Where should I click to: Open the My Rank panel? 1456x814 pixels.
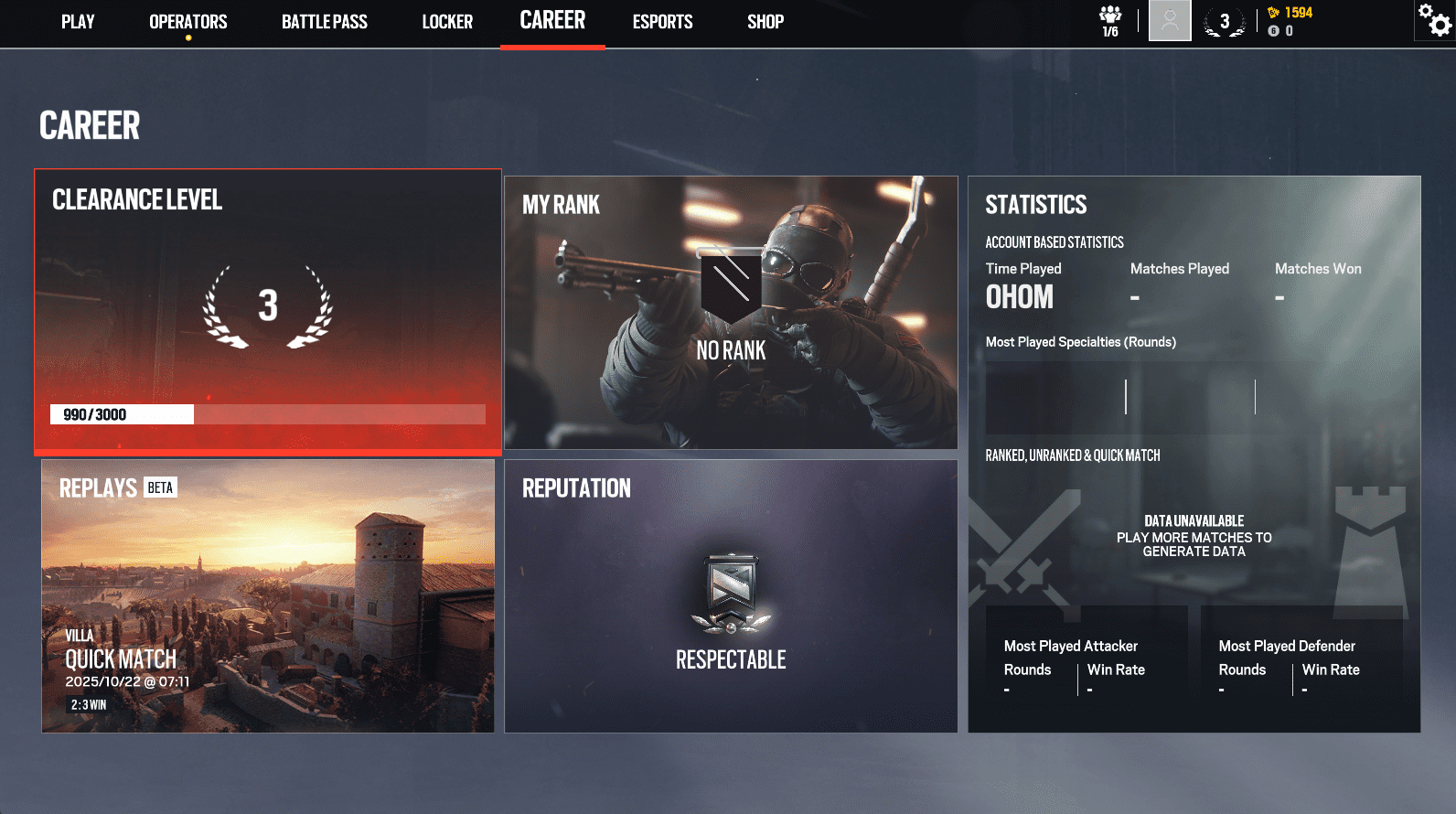click(731, 311)
